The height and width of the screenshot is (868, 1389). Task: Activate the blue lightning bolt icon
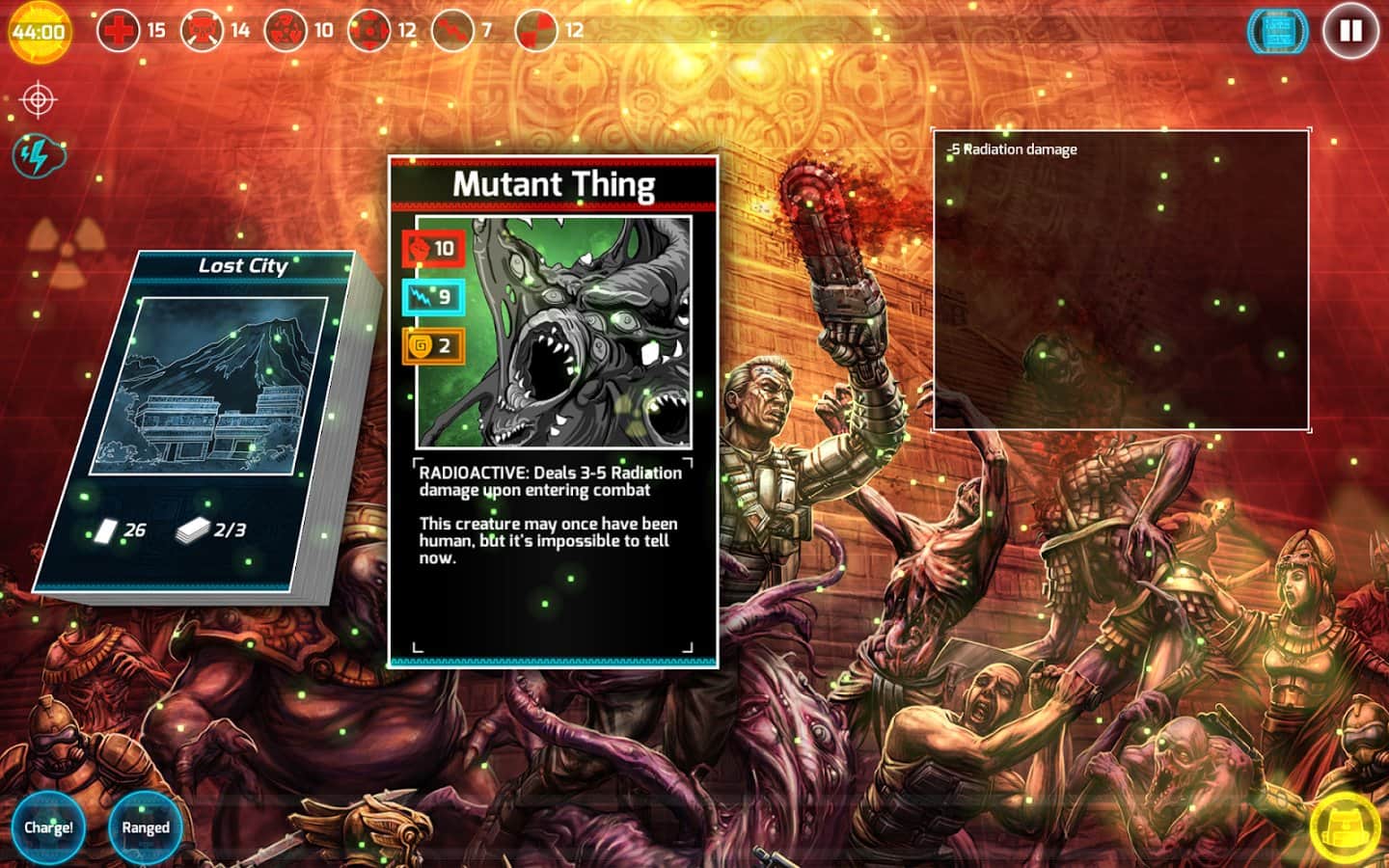click(x=38, y=154)
